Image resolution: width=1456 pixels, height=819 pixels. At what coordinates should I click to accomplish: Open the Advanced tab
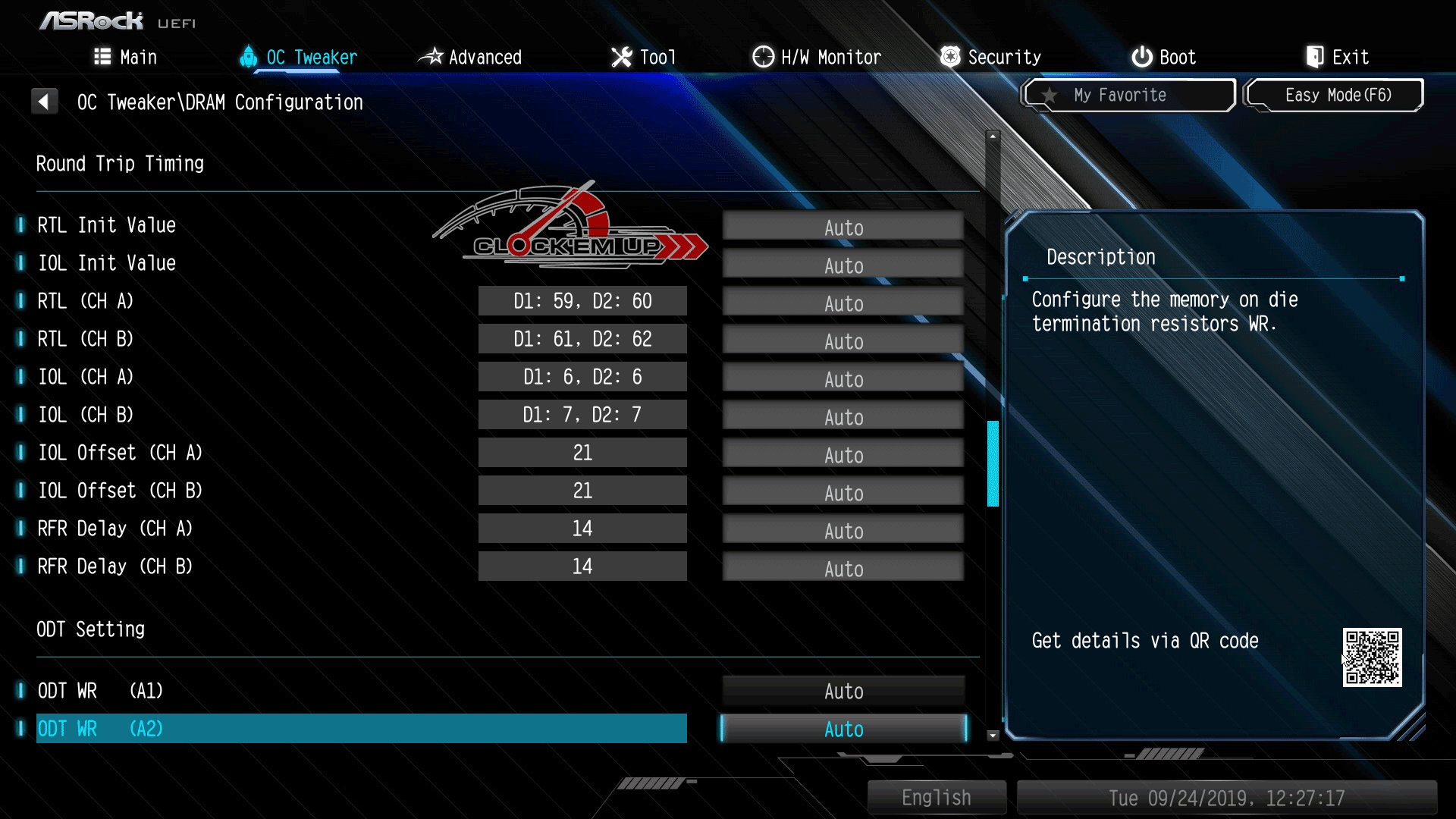coord(470,57)
